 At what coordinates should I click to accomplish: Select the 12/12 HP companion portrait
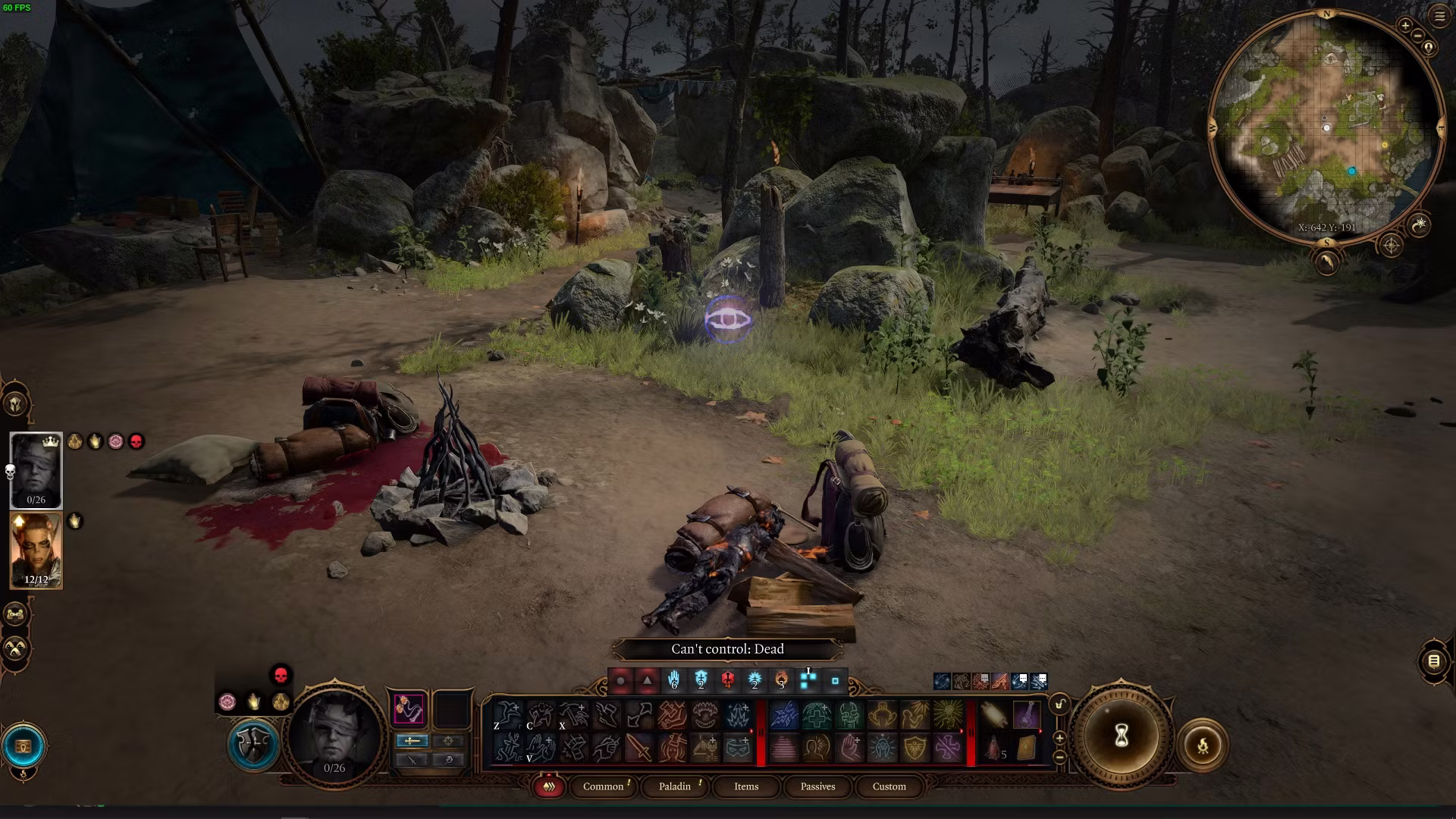[x=36, y=550]
